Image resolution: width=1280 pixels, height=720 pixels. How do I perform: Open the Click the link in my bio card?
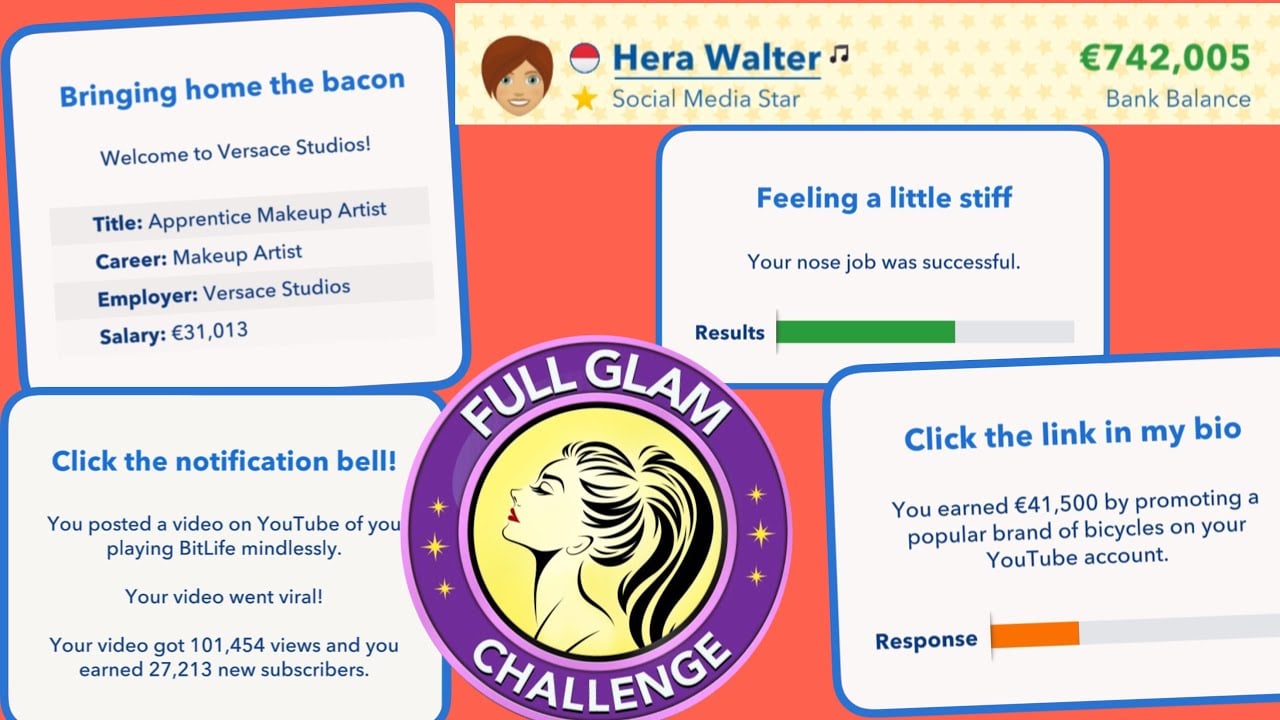(1071, 436)
